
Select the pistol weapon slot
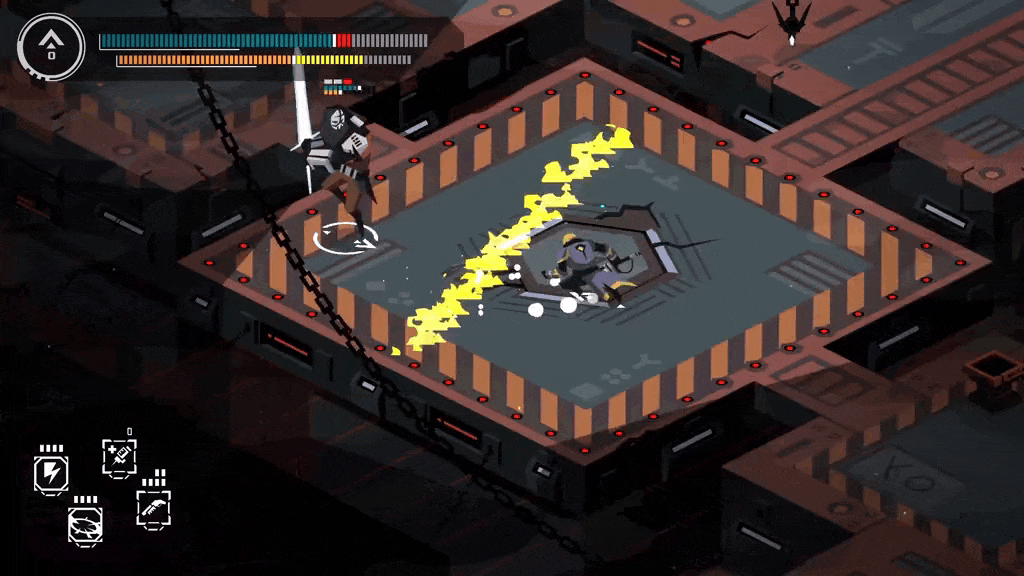(153, 509)
